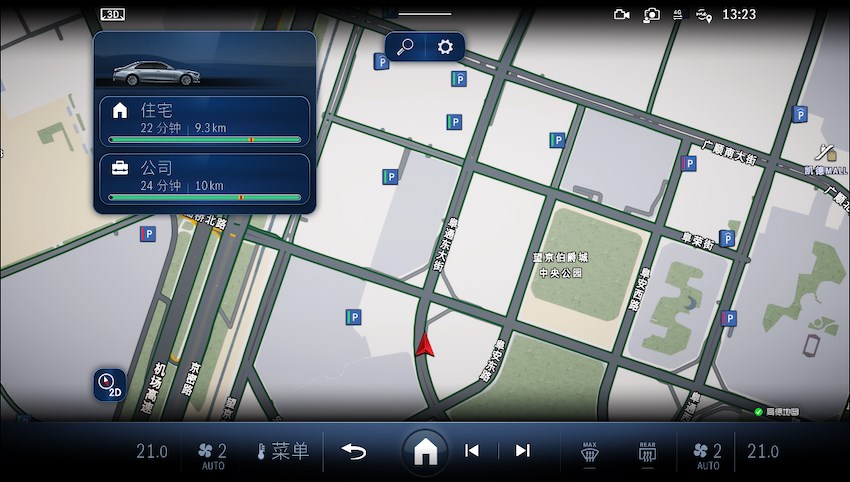Open the left fan speed AUTO control

213,454
